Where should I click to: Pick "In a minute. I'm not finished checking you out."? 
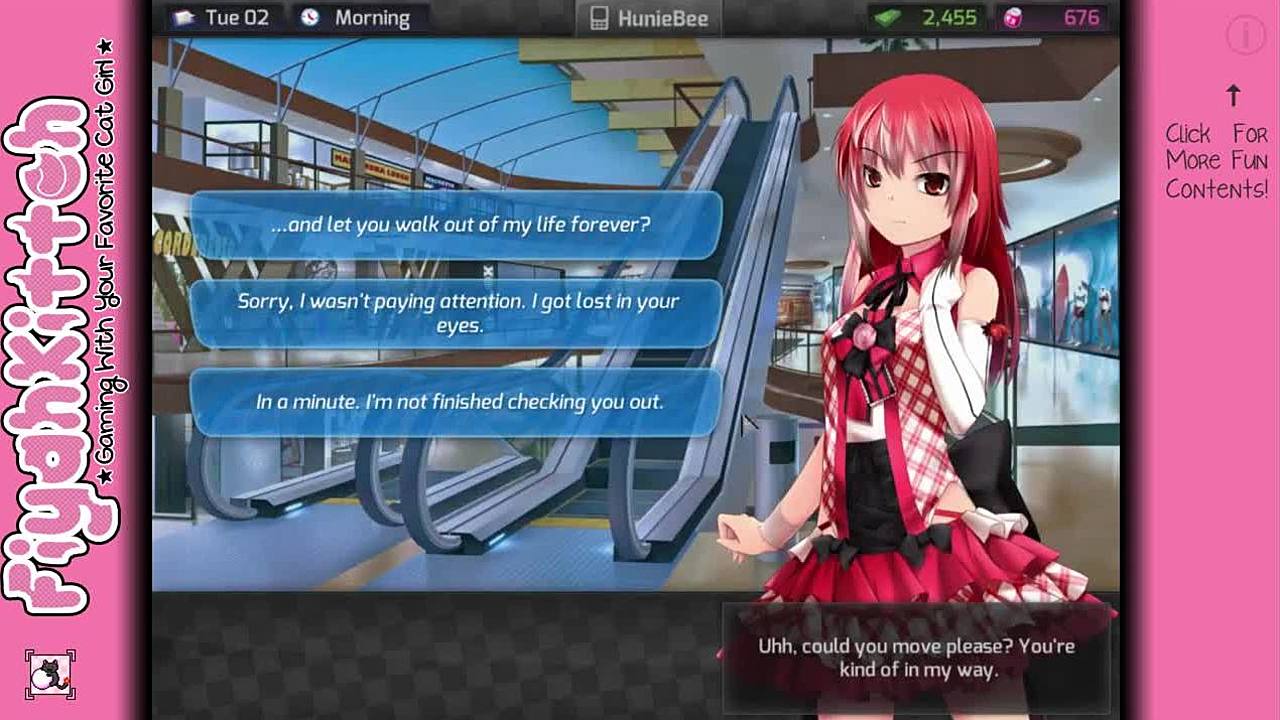(456, 402)
